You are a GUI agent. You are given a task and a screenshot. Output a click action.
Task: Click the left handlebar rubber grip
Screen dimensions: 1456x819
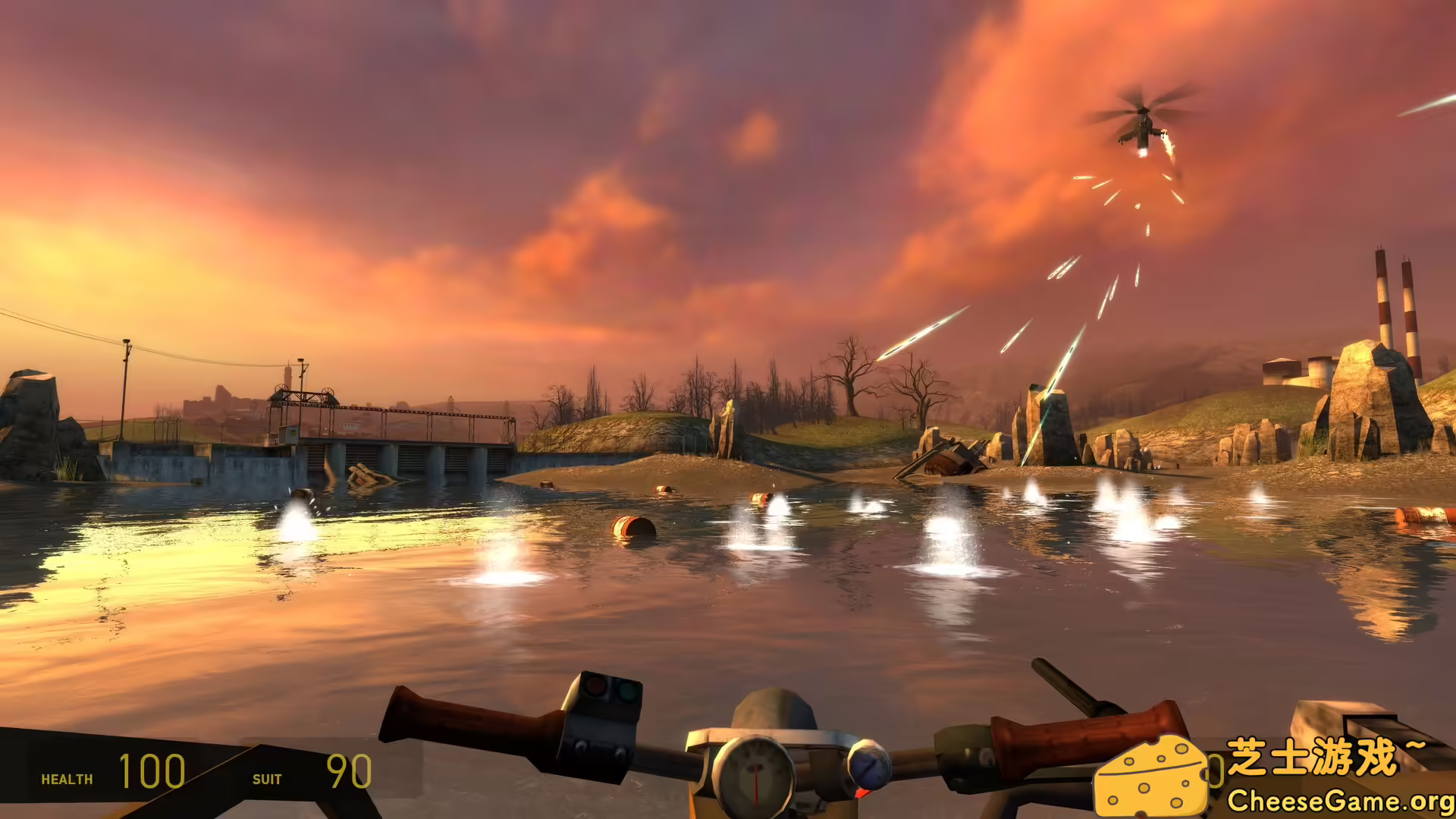(455, 713)
